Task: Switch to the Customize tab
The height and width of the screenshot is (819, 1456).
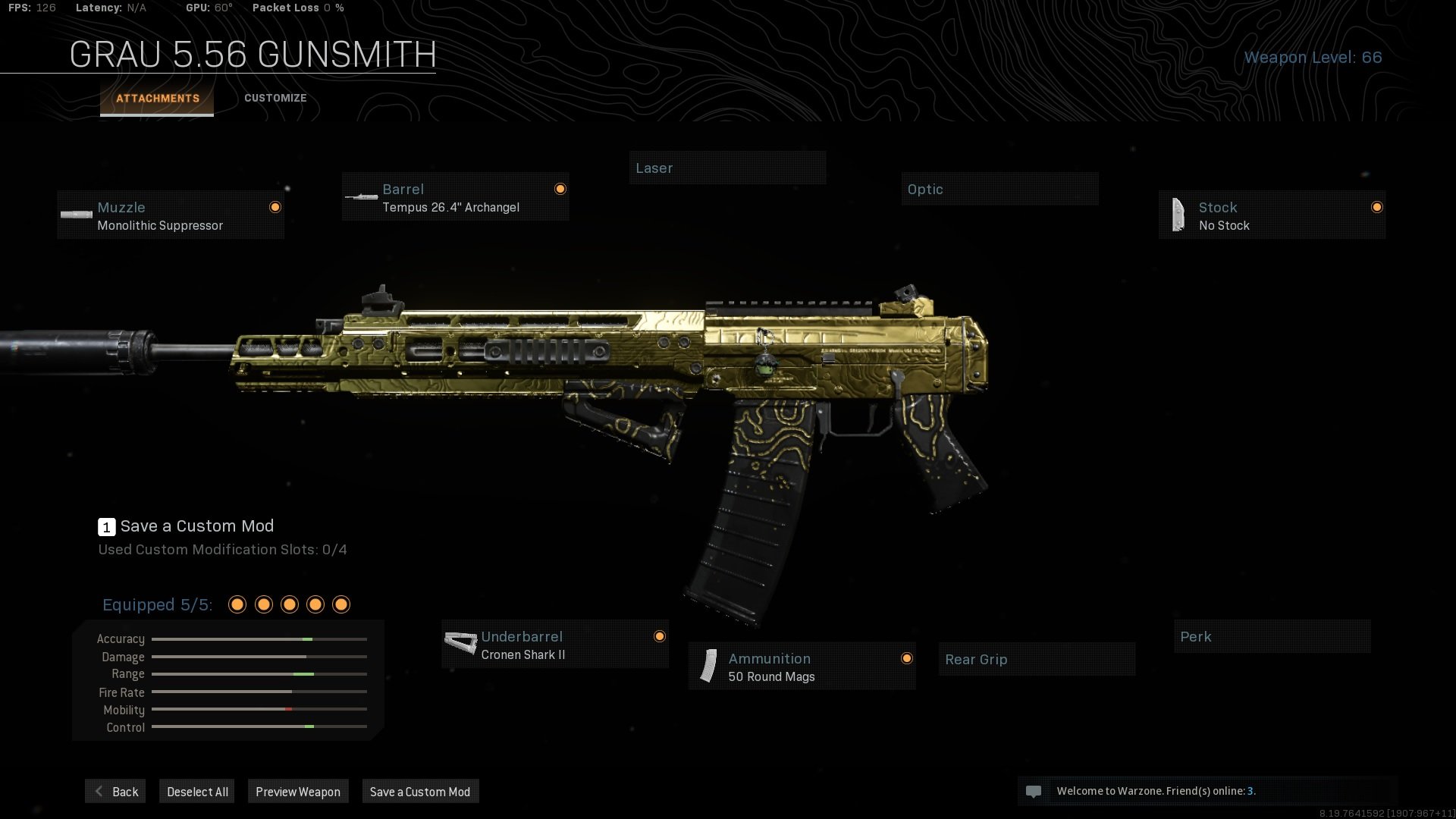Action: (275, 98)
